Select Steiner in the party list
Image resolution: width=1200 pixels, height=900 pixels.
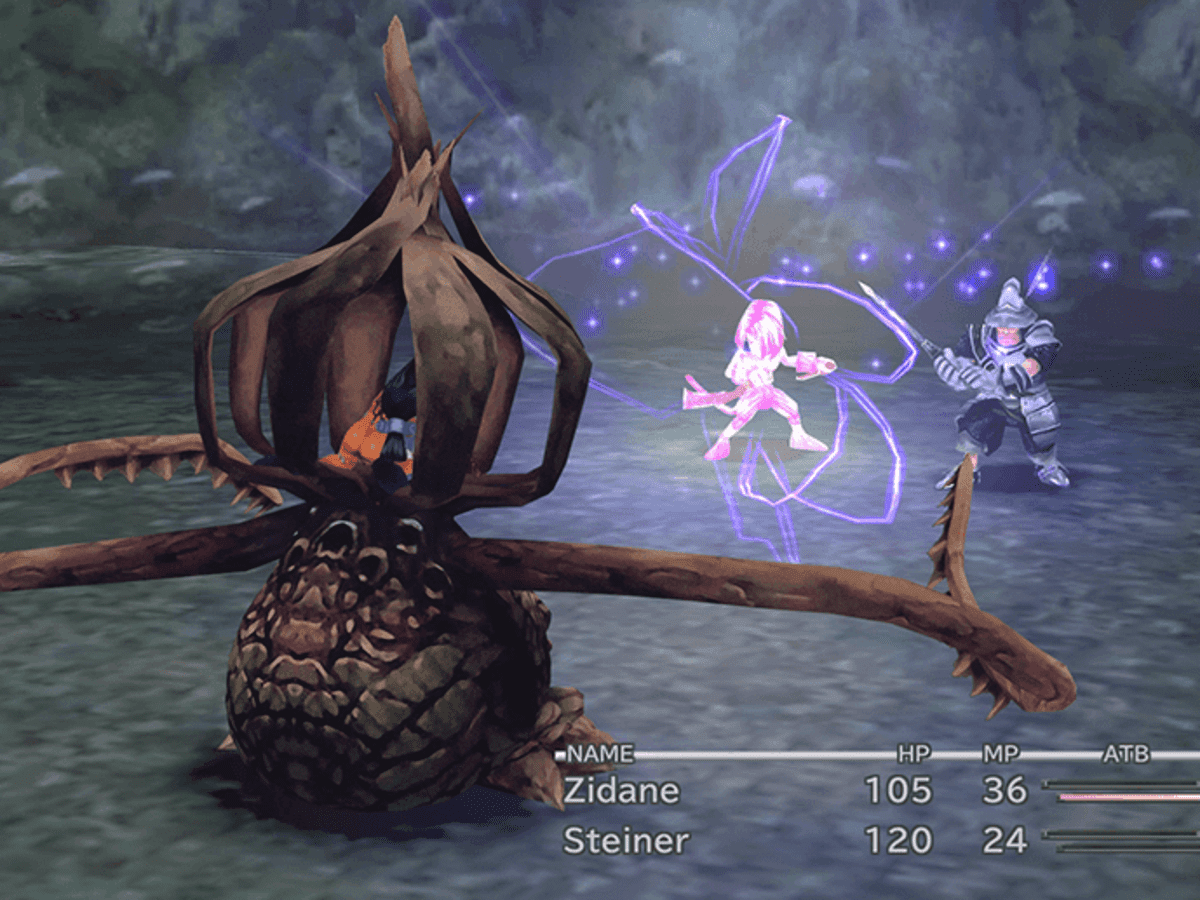click(x=626, y=841)
